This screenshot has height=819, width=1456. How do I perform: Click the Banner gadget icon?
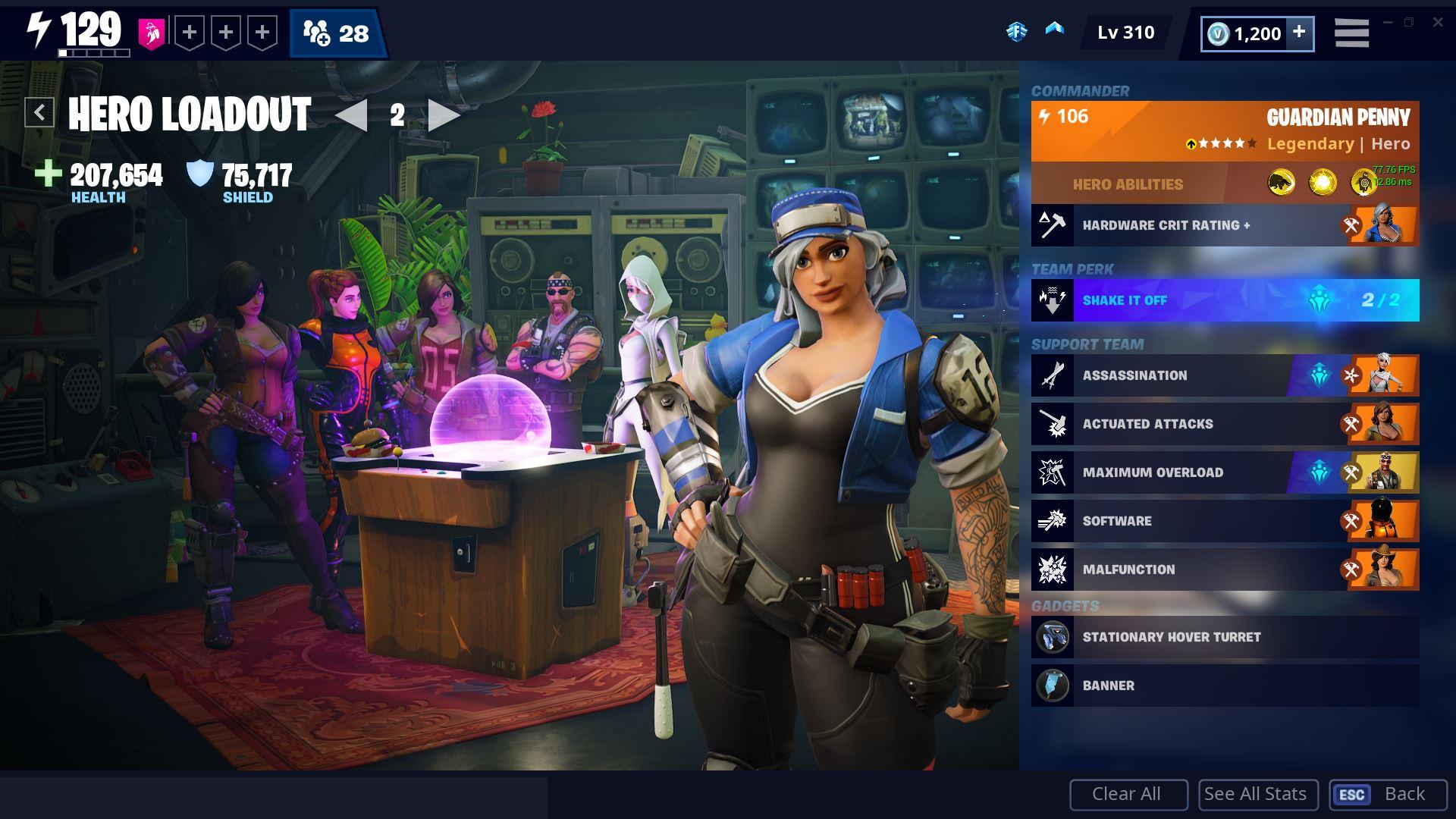click(1053, 685)
